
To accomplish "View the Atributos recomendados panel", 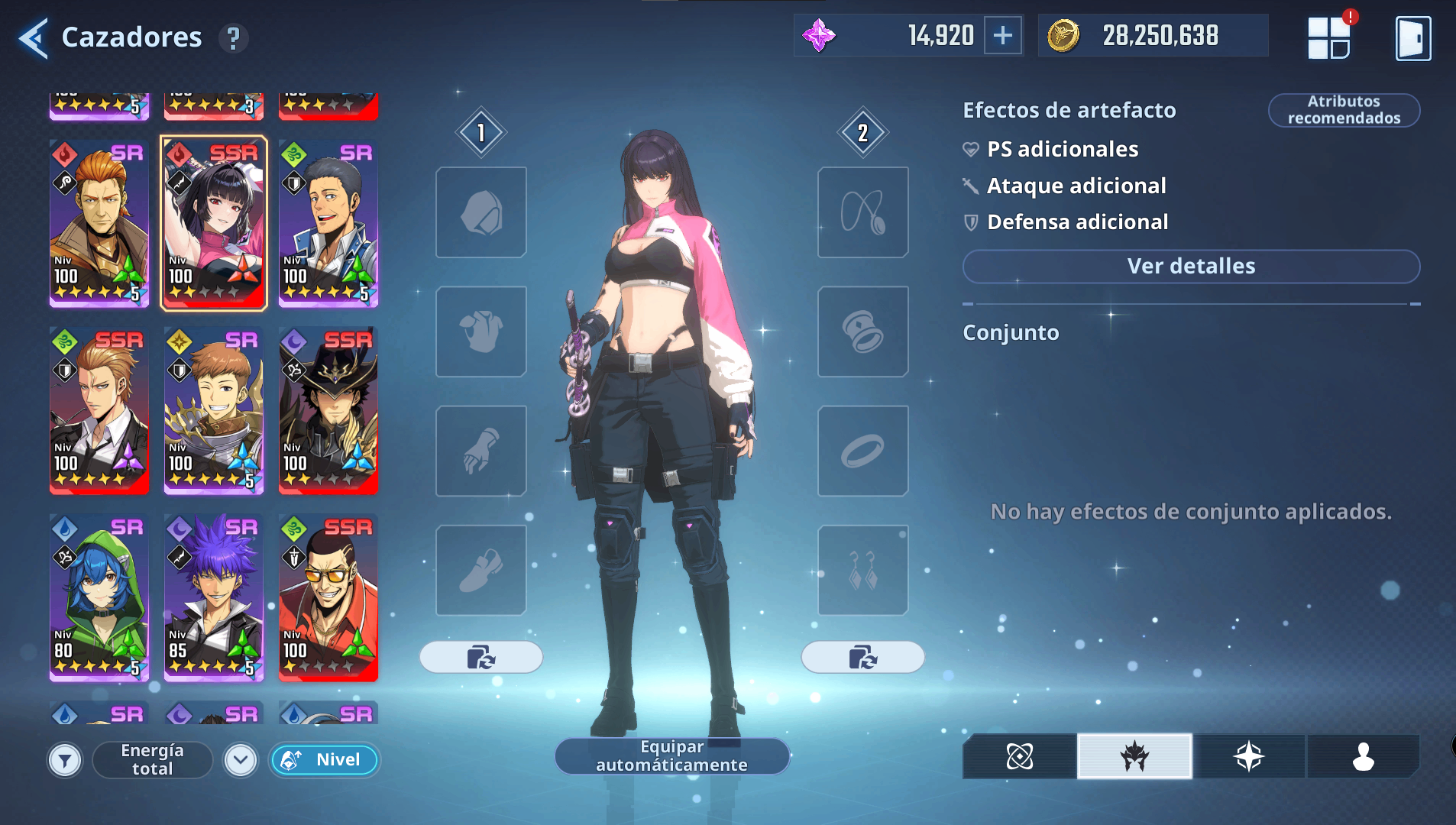I will click(x=1344, y=109).
